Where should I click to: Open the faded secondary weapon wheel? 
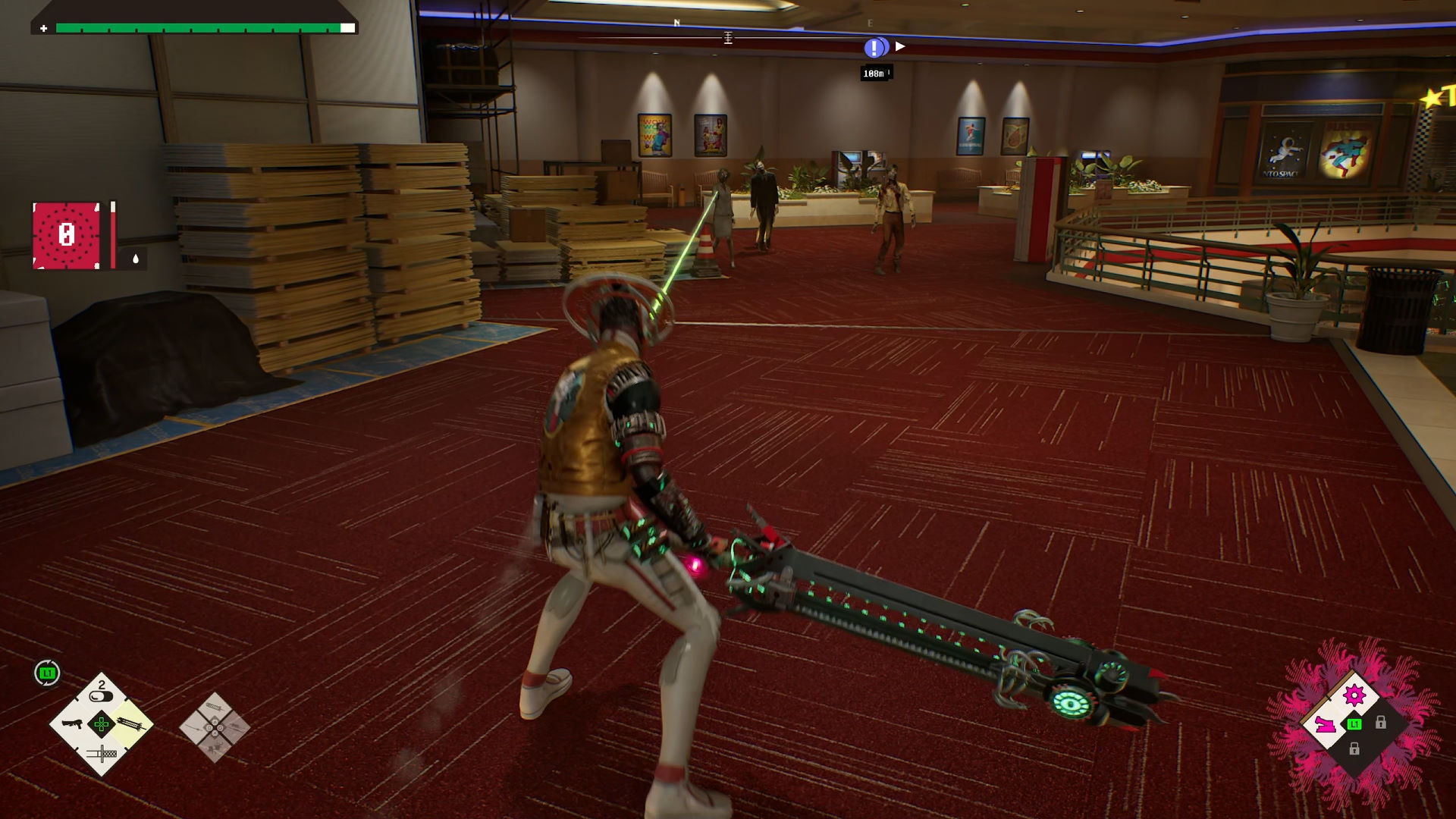215,727
